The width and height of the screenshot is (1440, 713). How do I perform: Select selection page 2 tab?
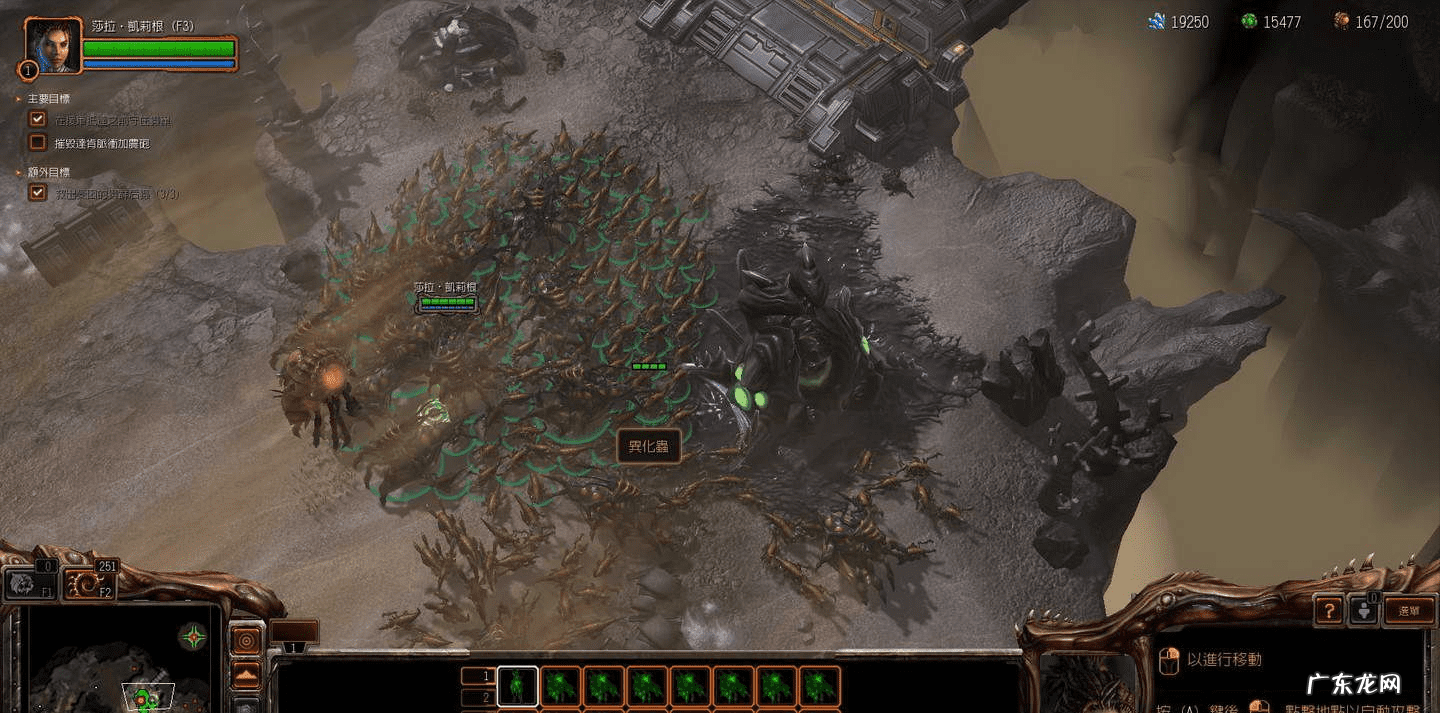478,697
